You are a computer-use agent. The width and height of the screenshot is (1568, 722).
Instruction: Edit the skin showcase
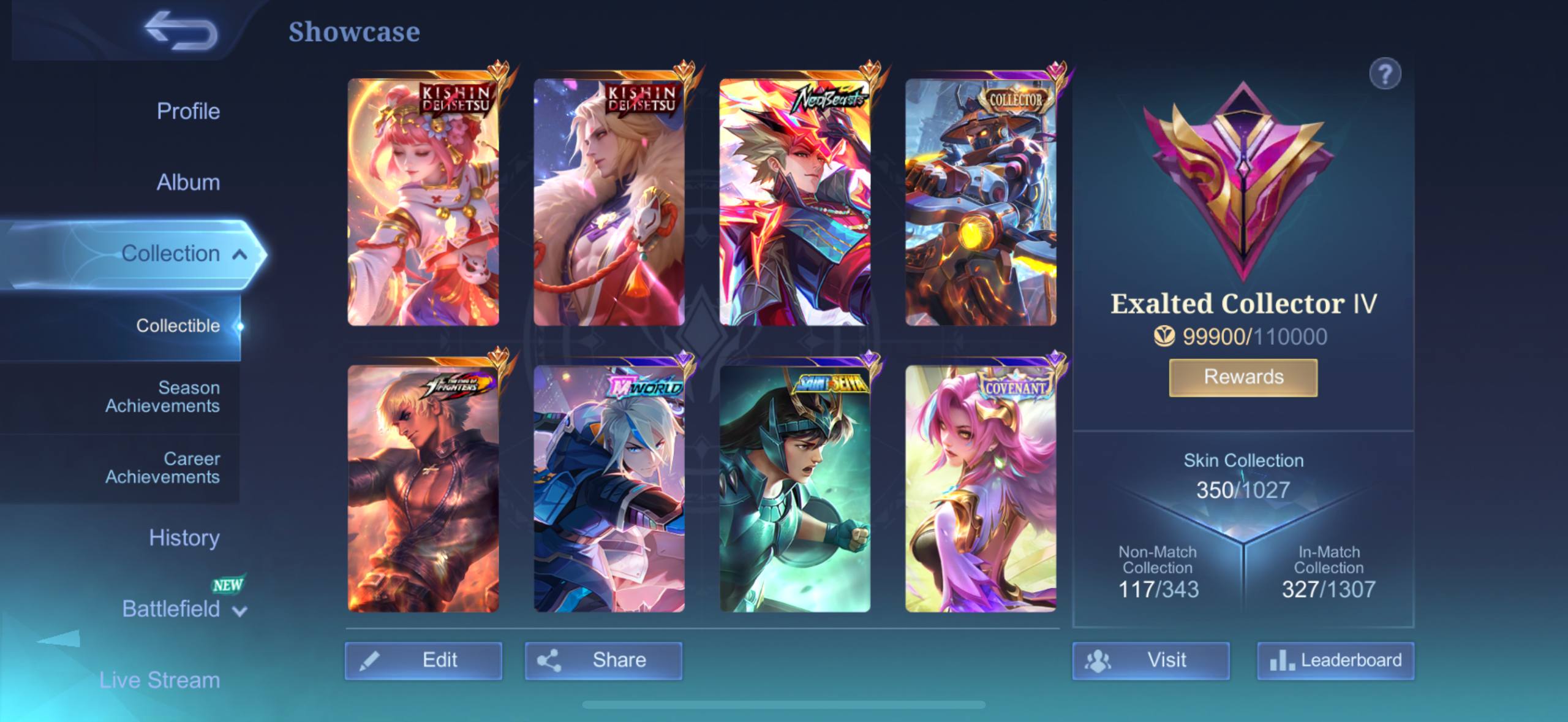click(423, 660)
